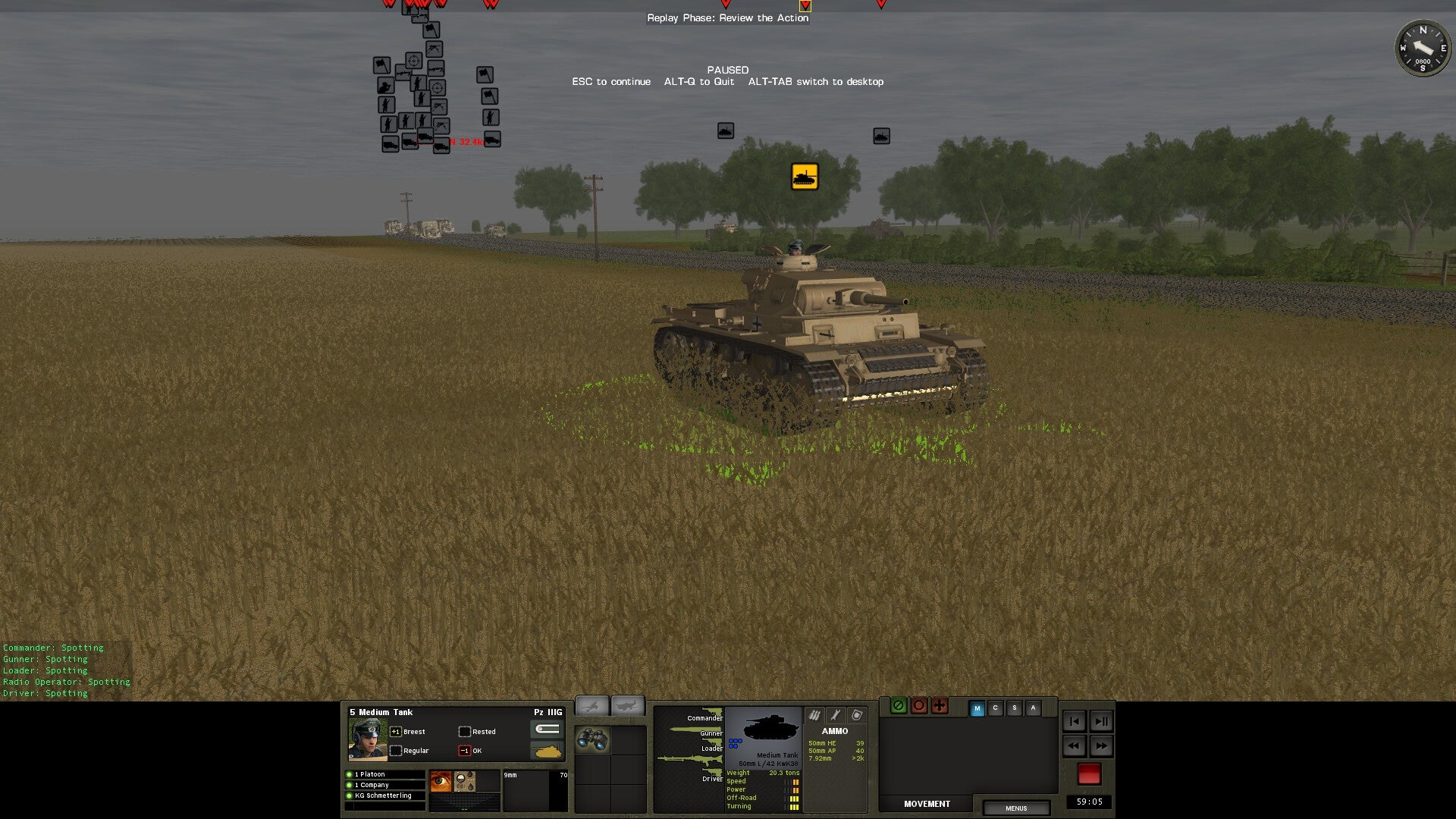The width and height of the screenshot is (1456, 819).
Task: Select the red four-arrow movement command icon
Action: [x=939, y=706]
